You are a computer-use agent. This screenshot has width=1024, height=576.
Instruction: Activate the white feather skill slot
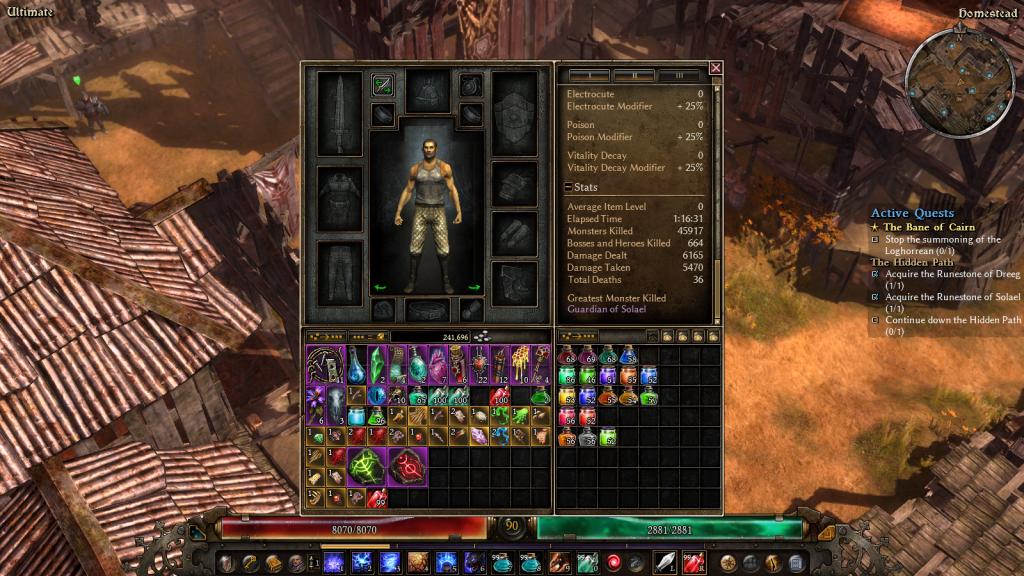(x=664, y=562)
